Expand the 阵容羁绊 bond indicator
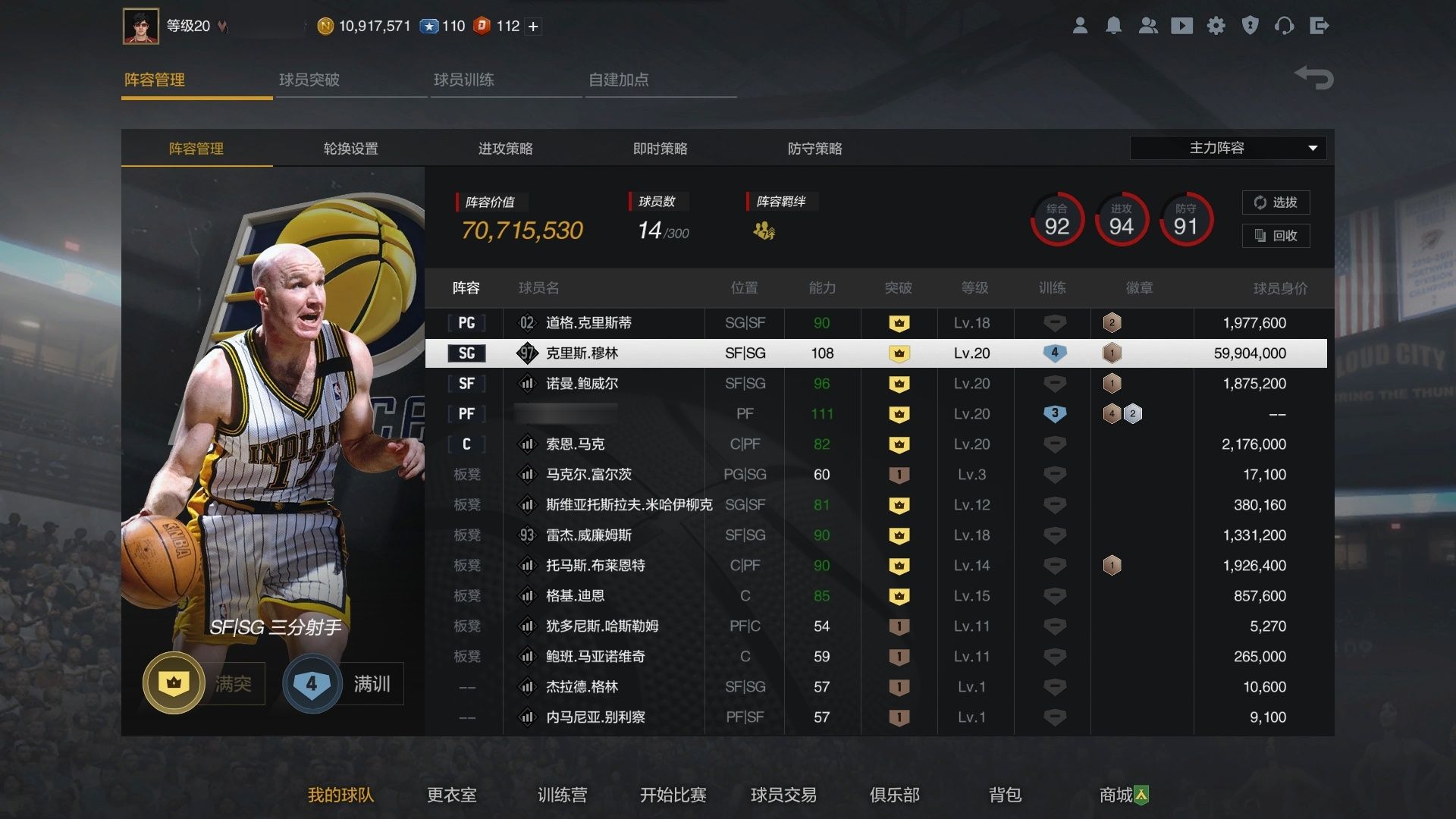The image size is (1456, 819). 765,231
